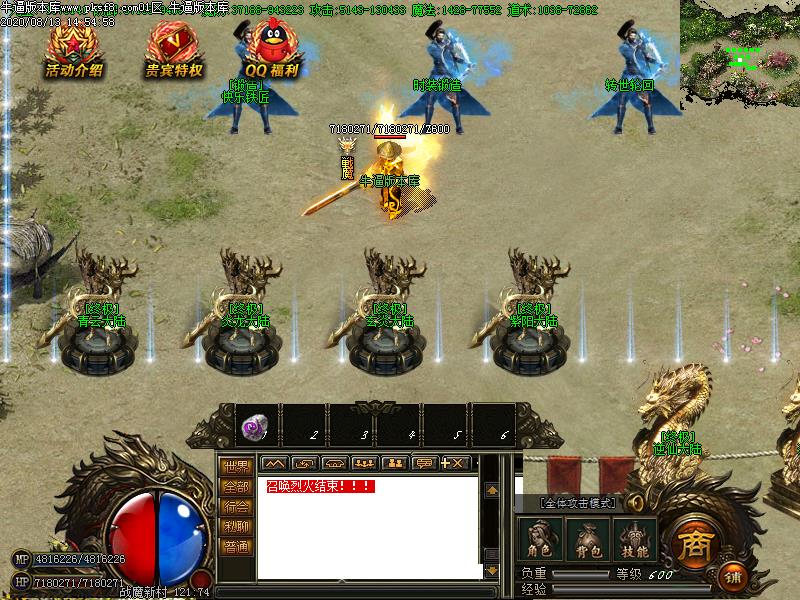Click the chat scroll down arrow
800x600 pixels.
(491, 570)
